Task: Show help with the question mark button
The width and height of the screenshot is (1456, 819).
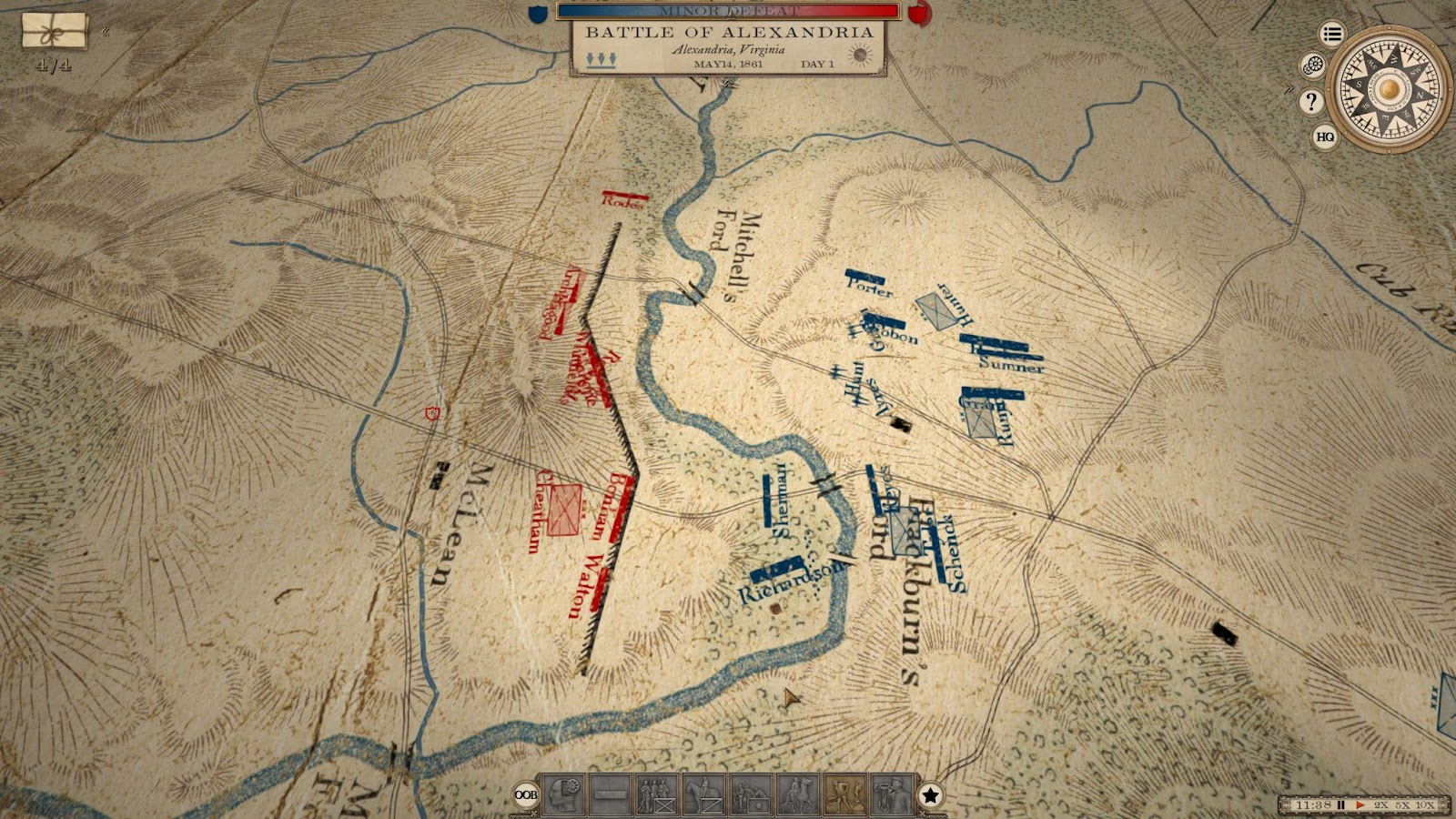Action: (x=1311, y=101)
